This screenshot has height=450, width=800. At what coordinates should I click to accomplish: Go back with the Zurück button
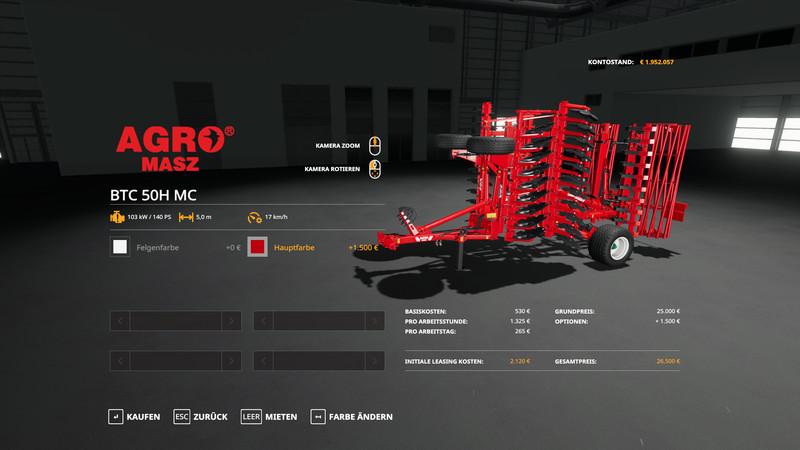201,416
